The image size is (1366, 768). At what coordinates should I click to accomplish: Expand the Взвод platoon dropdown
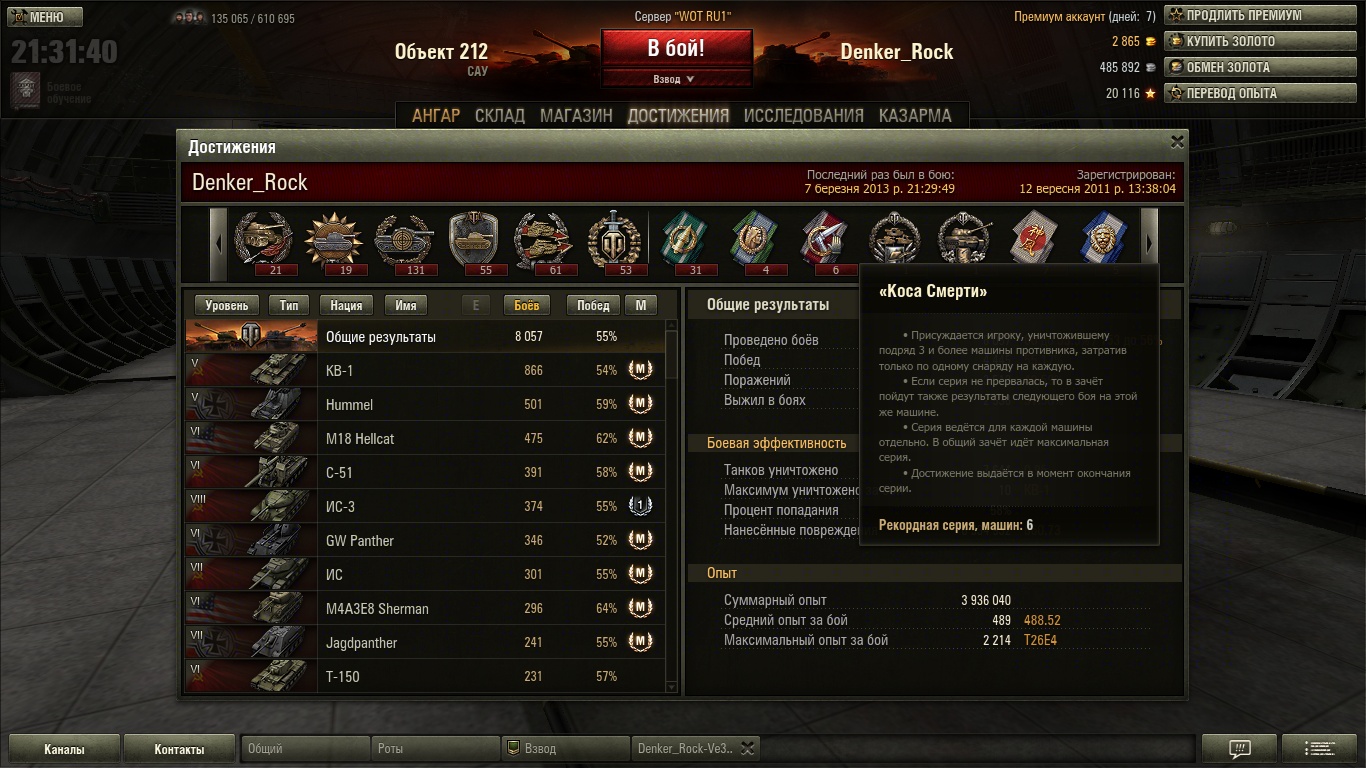pyautogui.click(x=675, y=79)
